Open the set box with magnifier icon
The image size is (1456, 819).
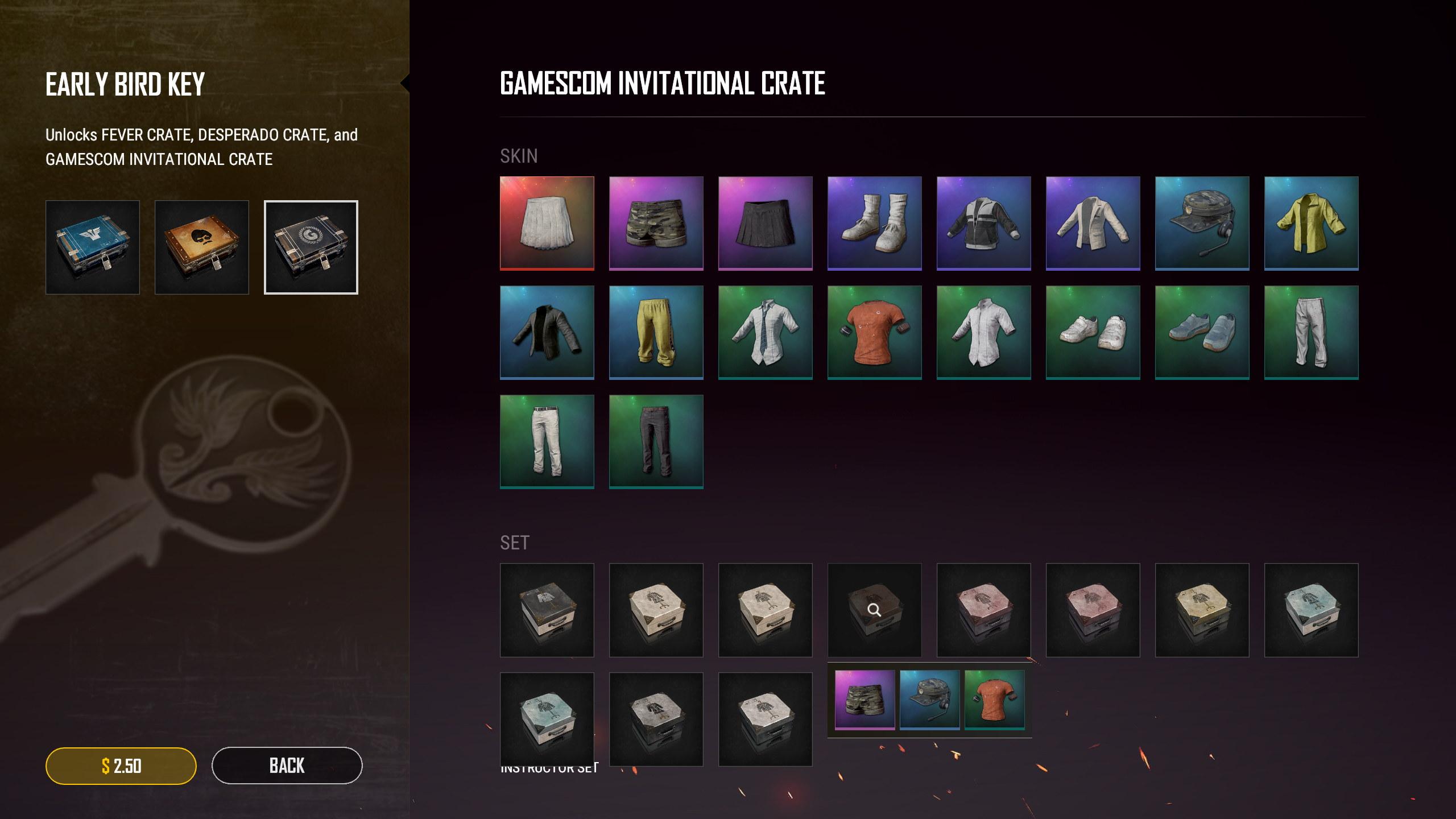[875, 610]
